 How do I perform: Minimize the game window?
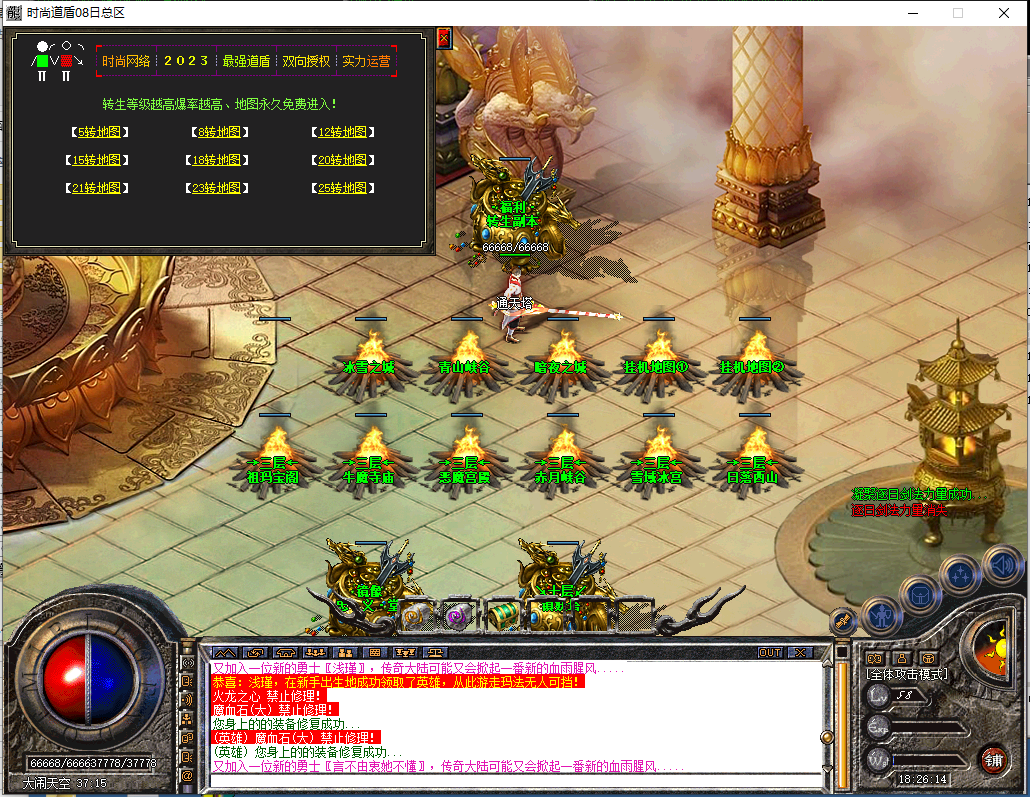click(911, 13)
